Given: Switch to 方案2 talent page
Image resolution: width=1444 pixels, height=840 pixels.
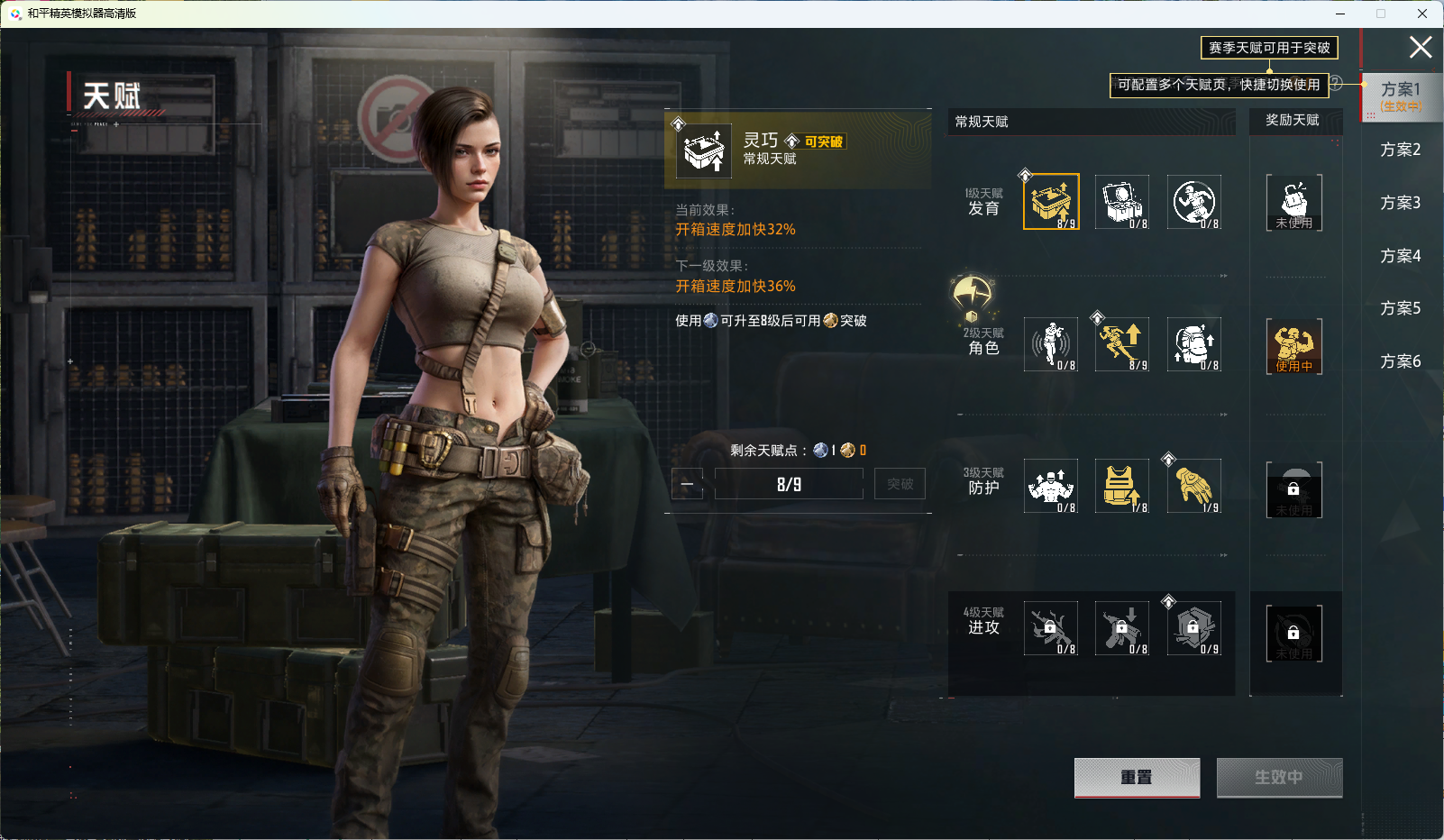Looking at the screenshot, I should 1400,150.
